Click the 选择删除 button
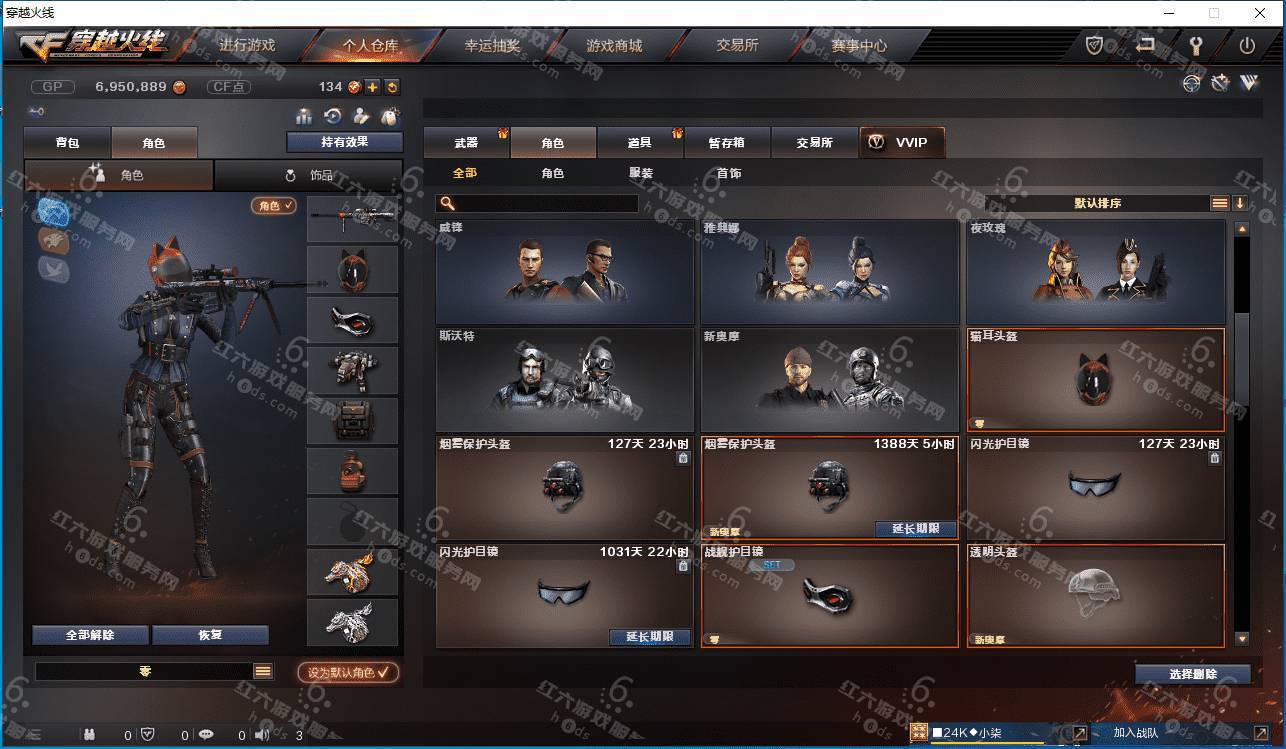Image resolution: width=1286 pixels, height=749 pixels. (1192, 674)
